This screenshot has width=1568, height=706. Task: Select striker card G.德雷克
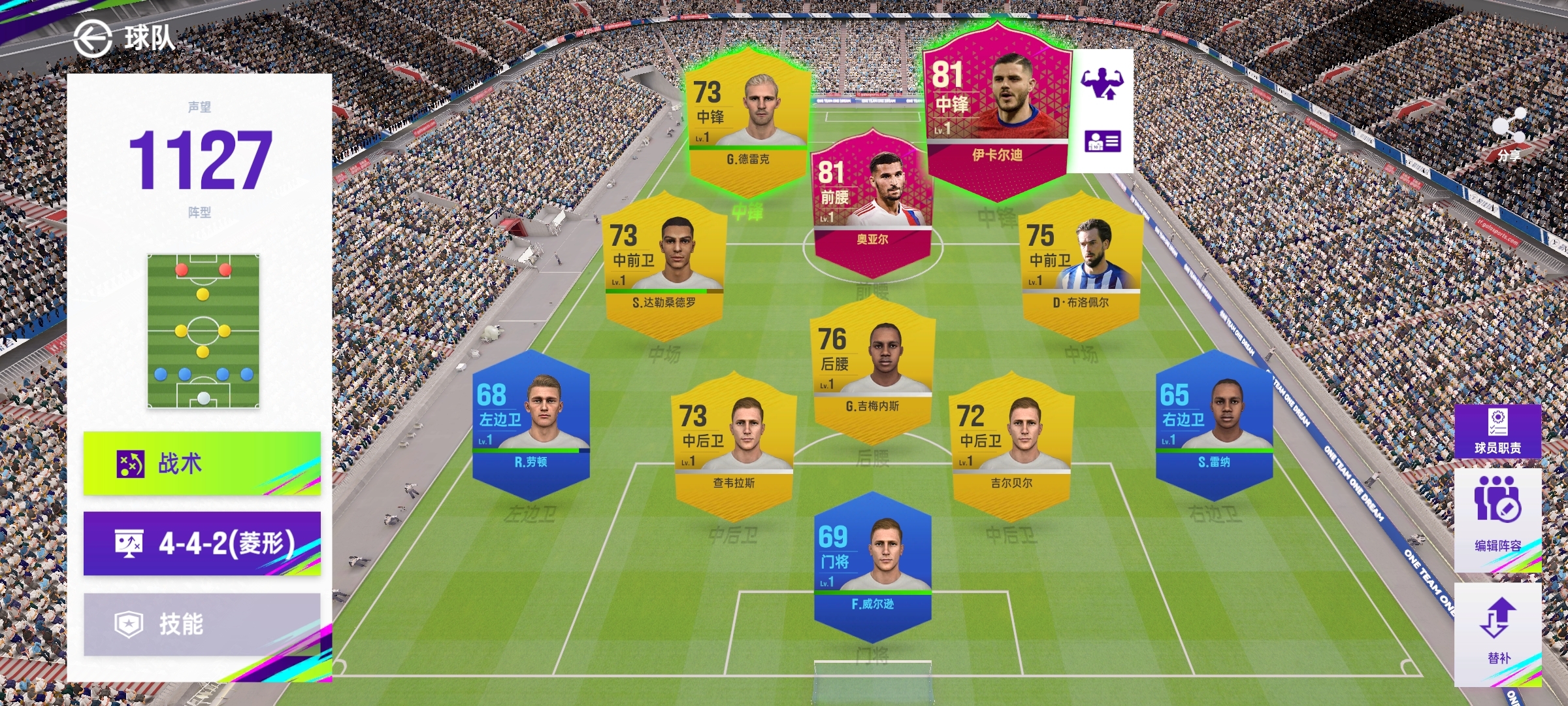[748, 124]
